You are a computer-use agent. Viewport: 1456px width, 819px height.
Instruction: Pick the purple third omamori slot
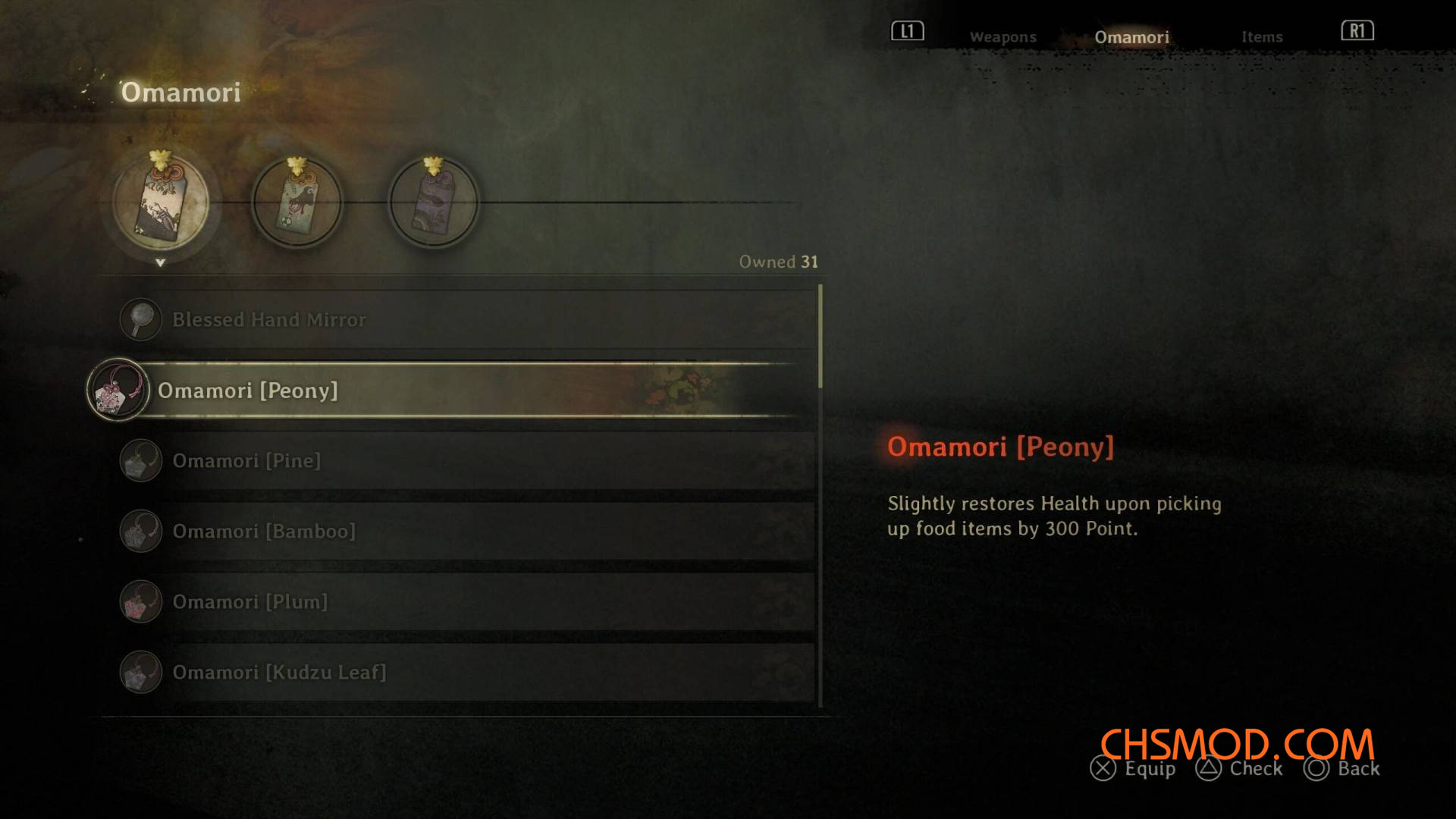pyautogui.click(x=433, y=202)
